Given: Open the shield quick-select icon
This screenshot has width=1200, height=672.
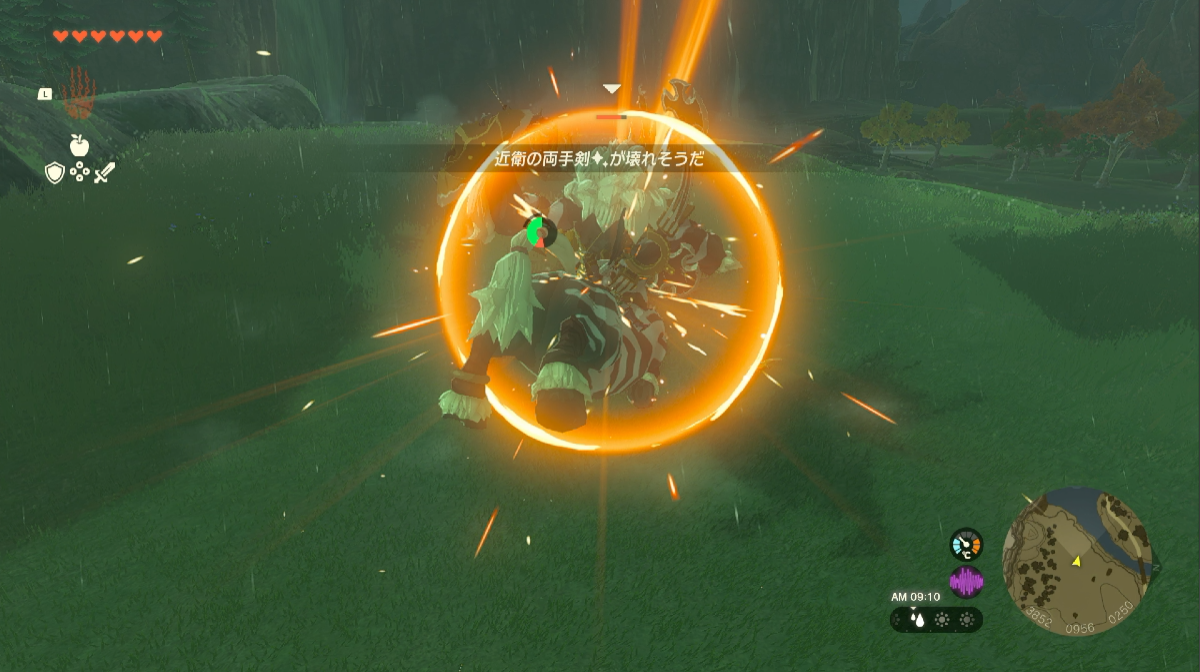Looking at the screenshot, I should [55, 173].
